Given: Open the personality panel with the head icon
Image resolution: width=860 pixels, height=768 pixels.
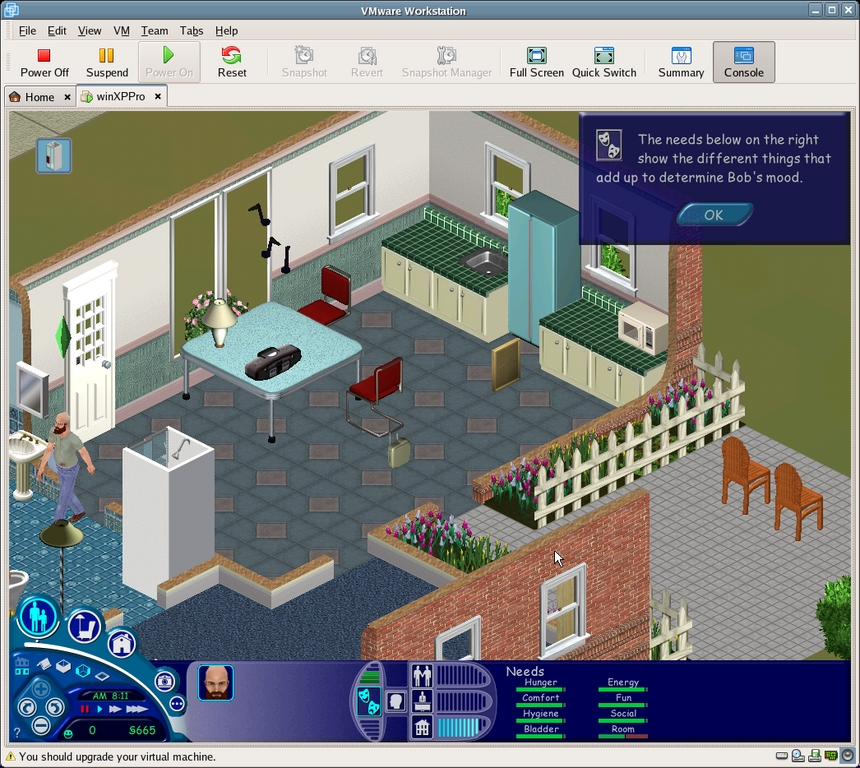Looking at the screenshot, I should (395, 702).
